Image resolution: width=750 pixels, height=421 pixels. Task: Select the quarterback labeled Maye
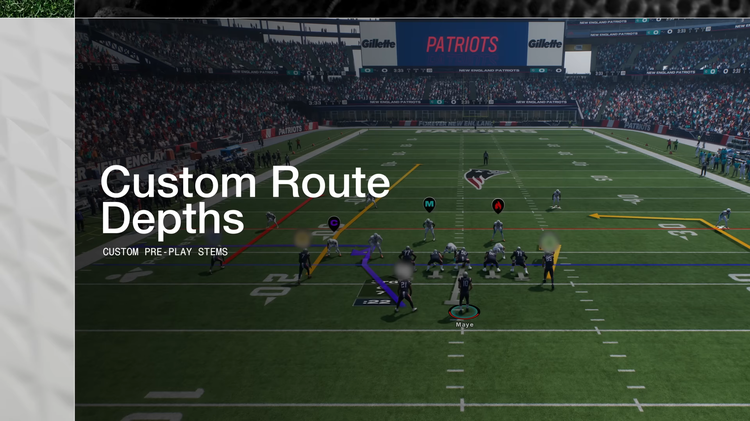coord(464,310)
